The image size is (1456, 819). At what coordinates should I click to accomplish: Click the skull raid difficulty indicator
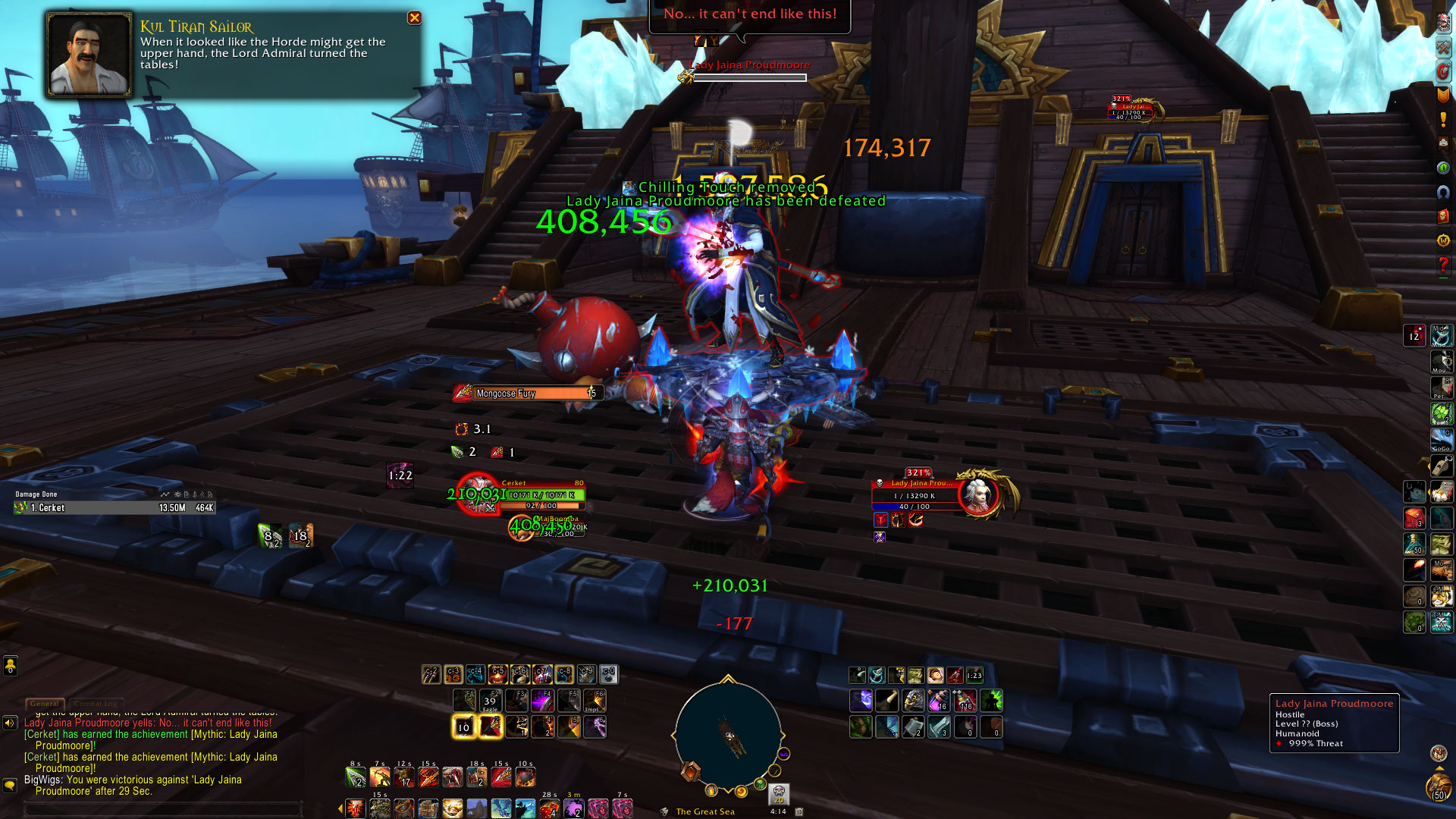tap(779, 794)
